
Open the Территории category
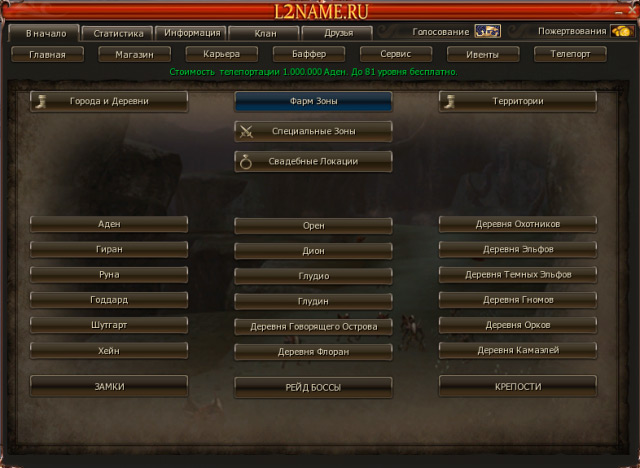point(517,101)
